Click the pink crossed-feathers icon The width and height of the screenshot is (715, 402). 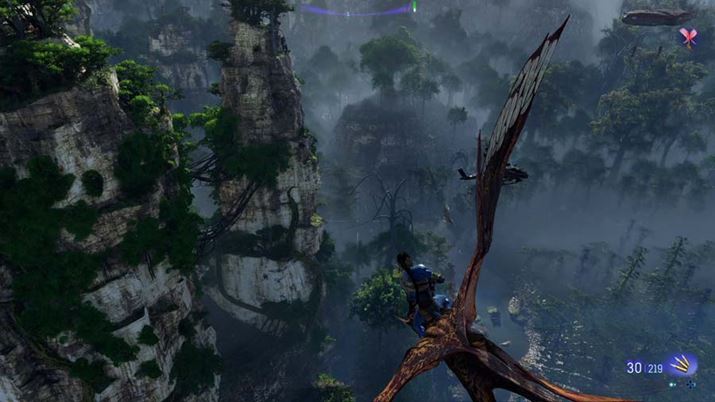click(x=687, y=37)
